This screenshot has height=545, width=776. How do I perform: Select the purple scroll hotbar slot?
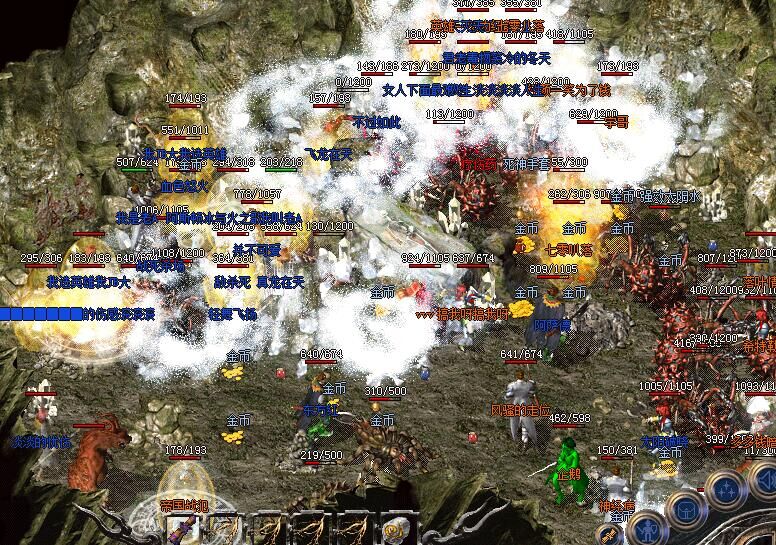184,526
